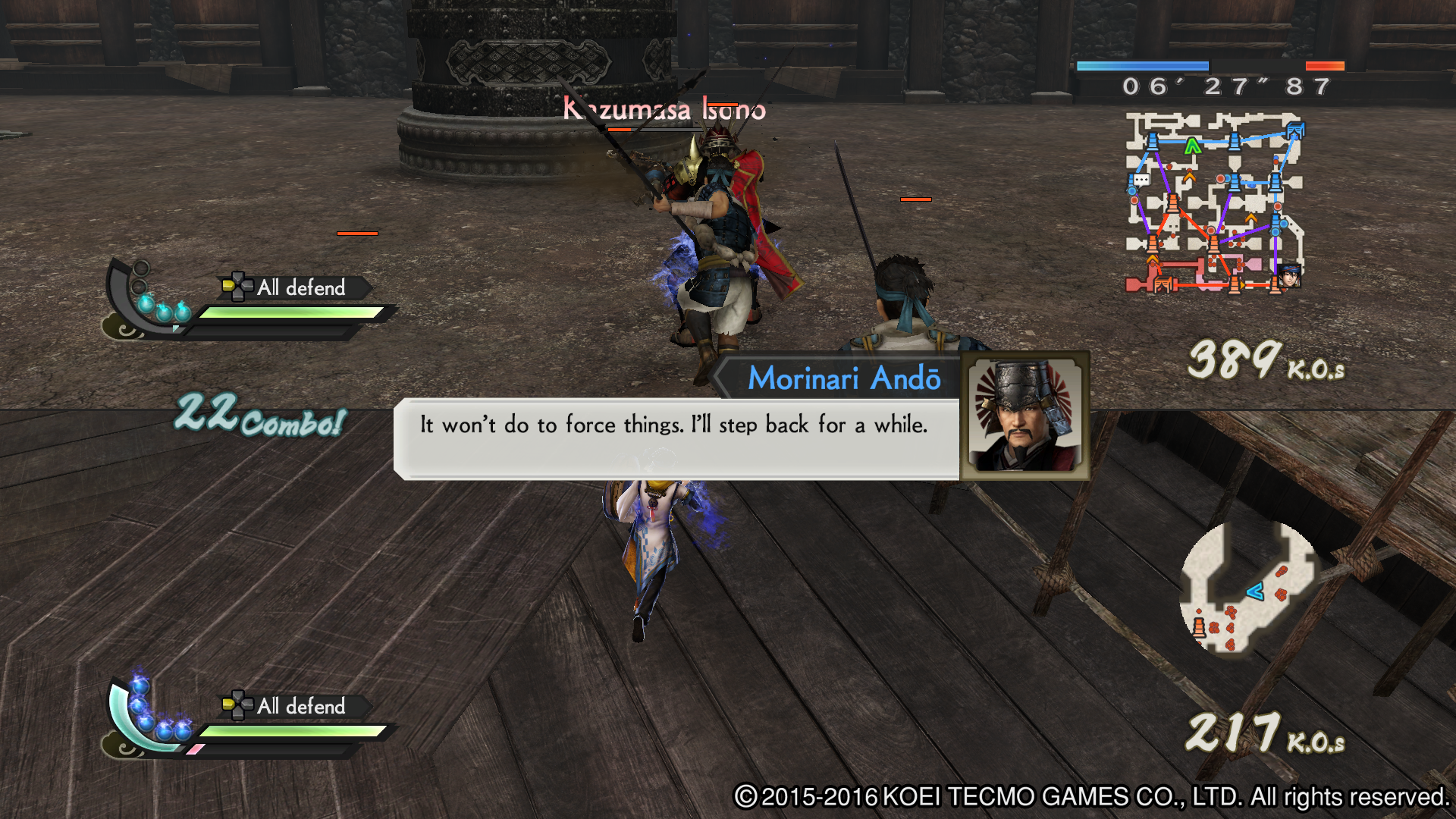
Task: Select the D-pad icon beside the top All defend label
Action: tap(237, 287)
